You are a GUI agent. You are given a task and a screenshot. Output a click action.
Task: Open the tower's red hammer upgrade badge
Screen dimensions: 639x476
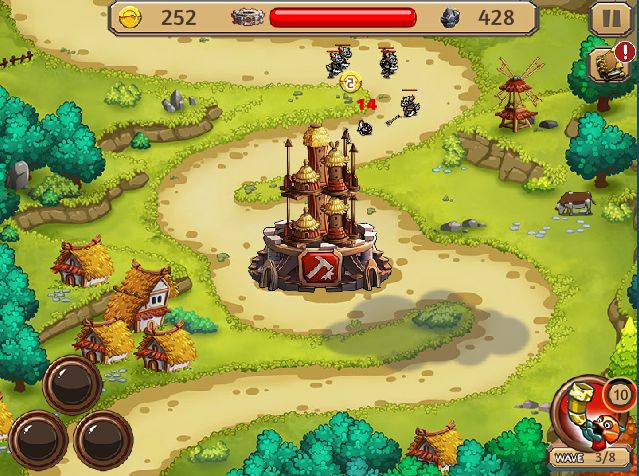(x=319, y=267)
